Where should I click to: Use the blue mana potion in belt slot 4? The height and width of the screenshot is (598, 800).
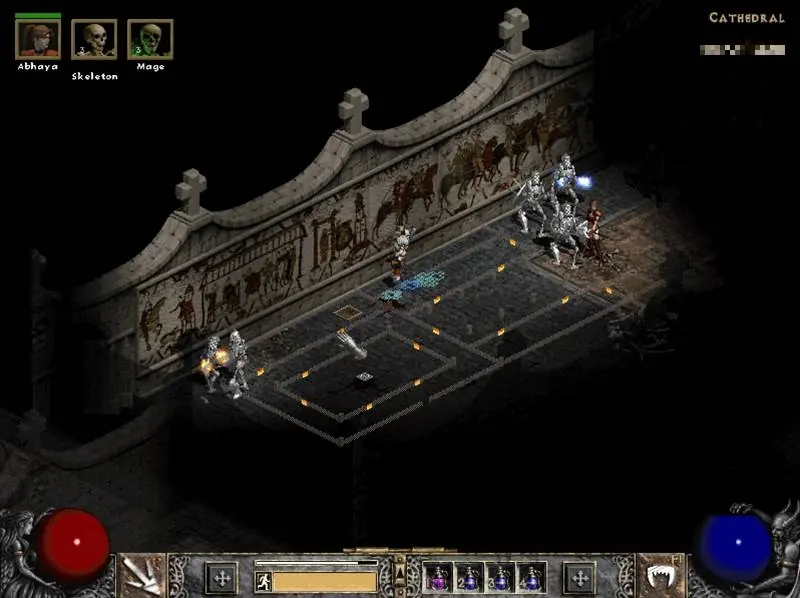(531, 578)
